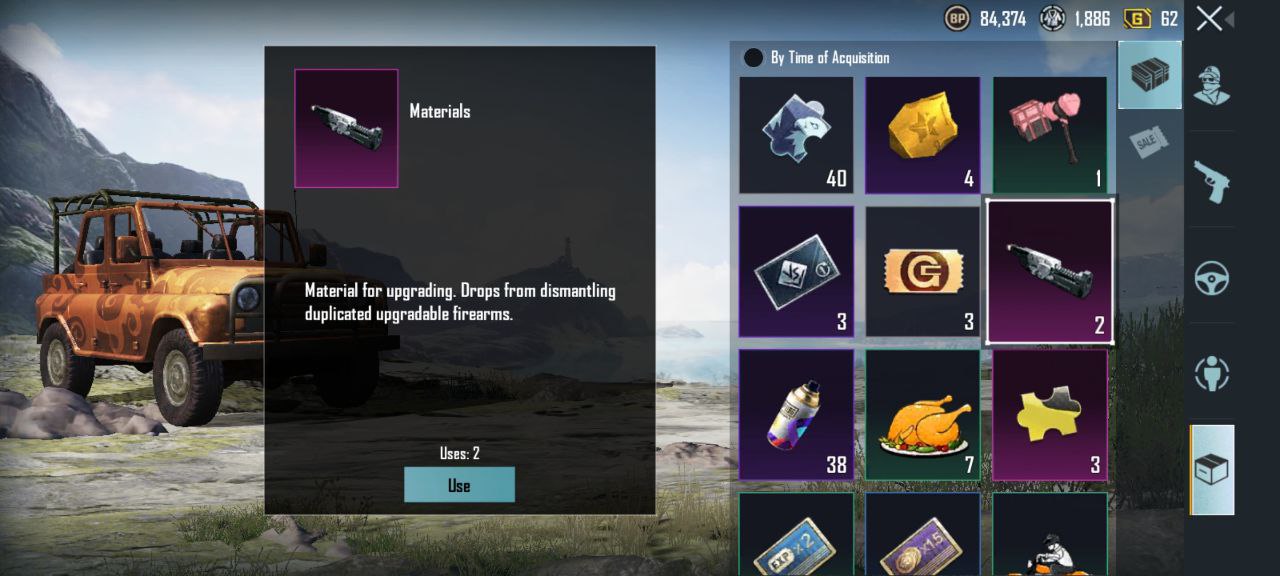
Task: Switch to the Sale tag tab
Action: click(1149, 141)
